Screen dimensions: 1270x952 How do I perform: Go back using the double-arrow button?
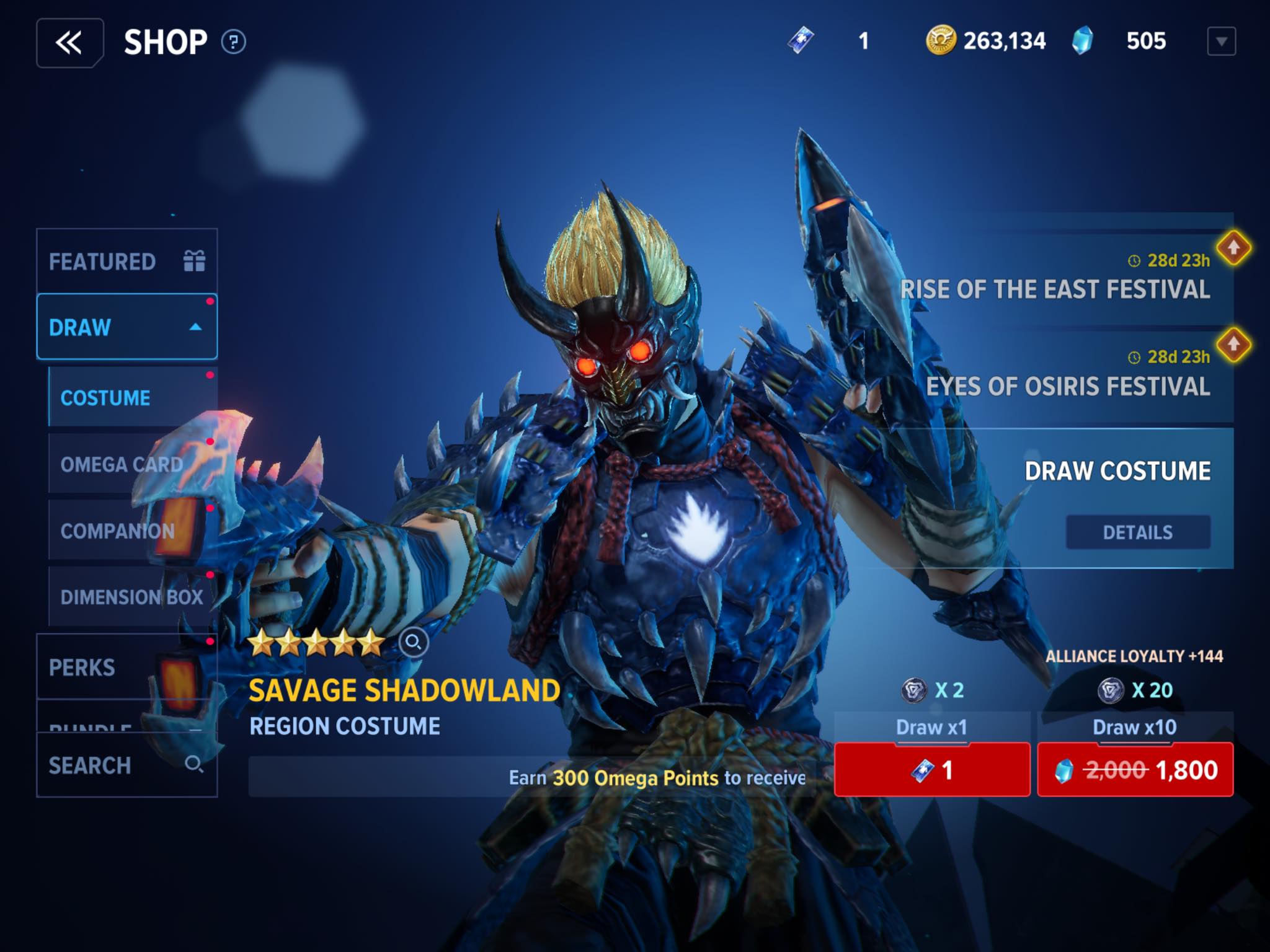point(69,43)
